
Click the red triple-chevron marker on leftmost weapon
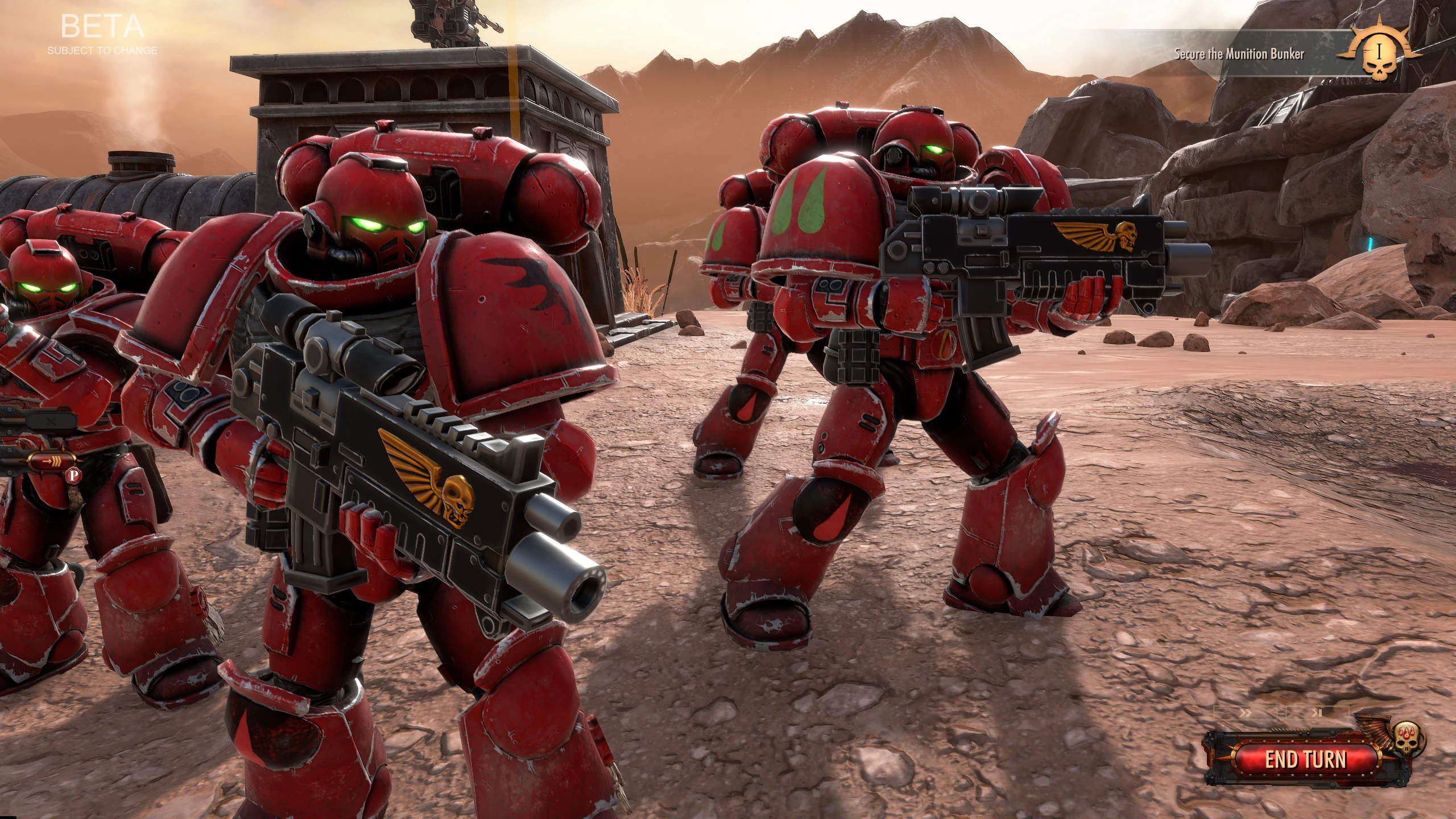[x=52, y=460]
